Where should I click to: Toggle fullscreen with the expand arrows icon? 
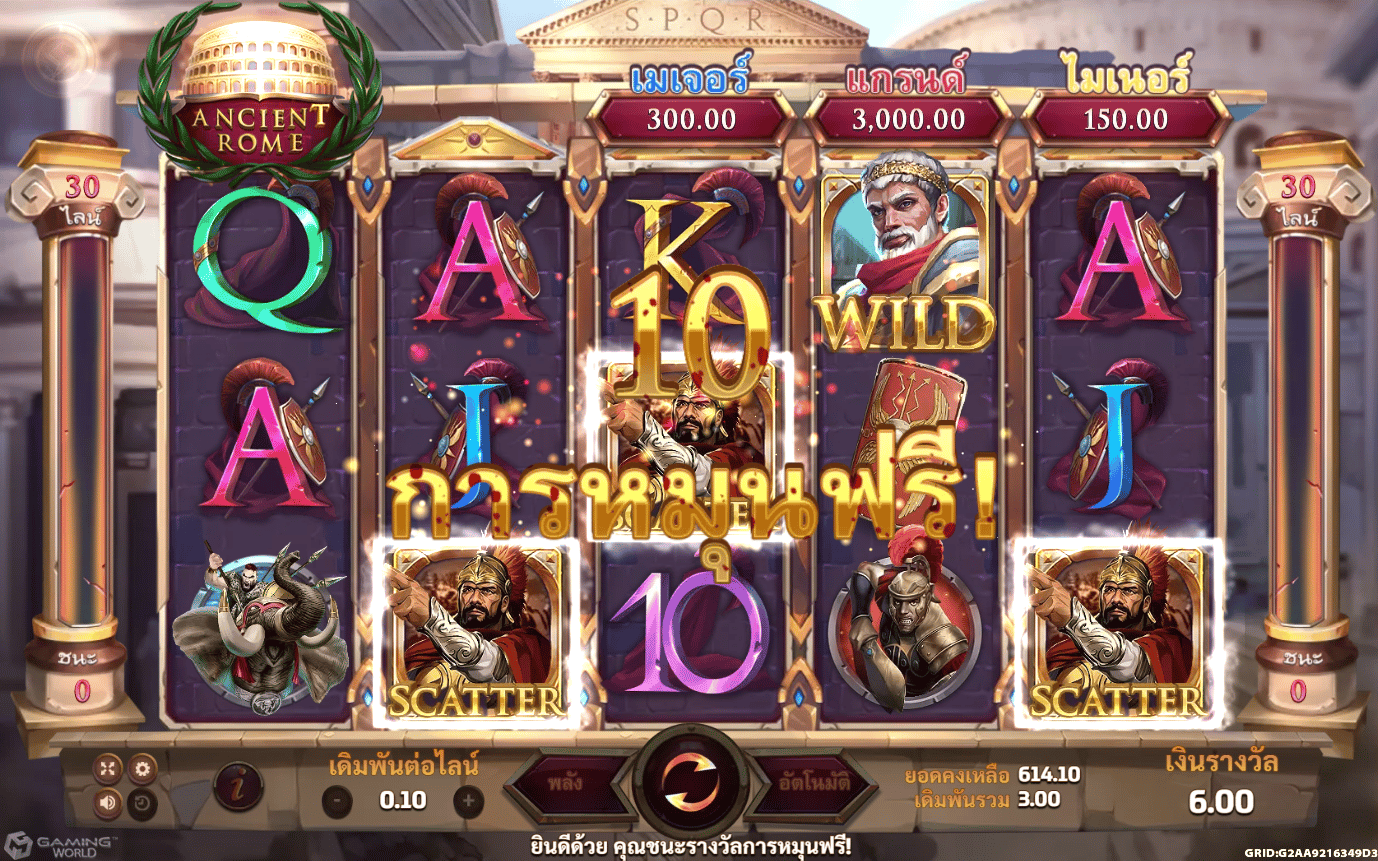(108, 769)
